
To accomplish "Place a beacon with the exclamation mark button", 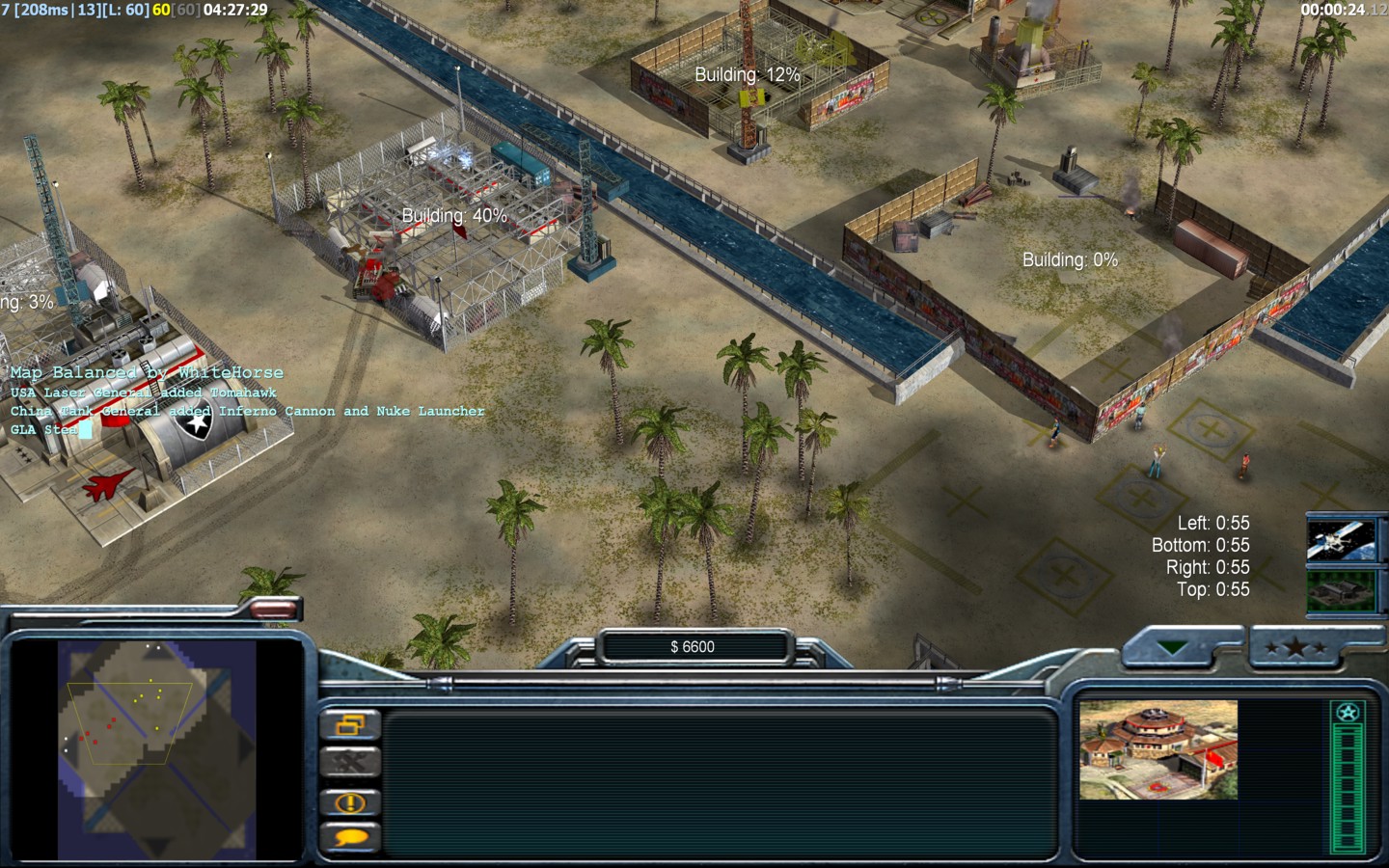I will click(350, 802).
